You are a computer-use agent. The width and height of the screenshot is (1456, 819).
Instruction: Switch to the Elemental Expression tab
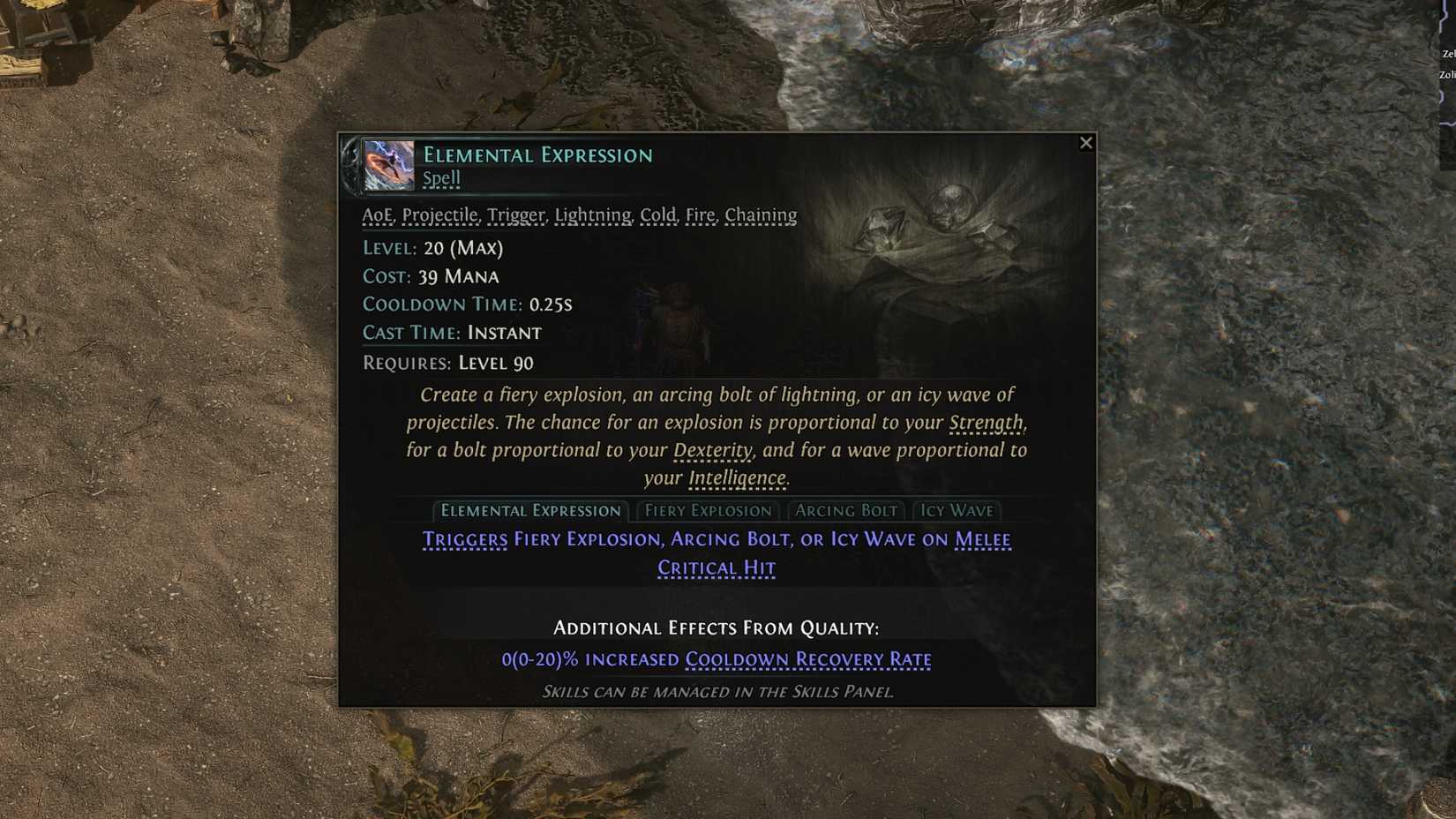coord(530,510)
